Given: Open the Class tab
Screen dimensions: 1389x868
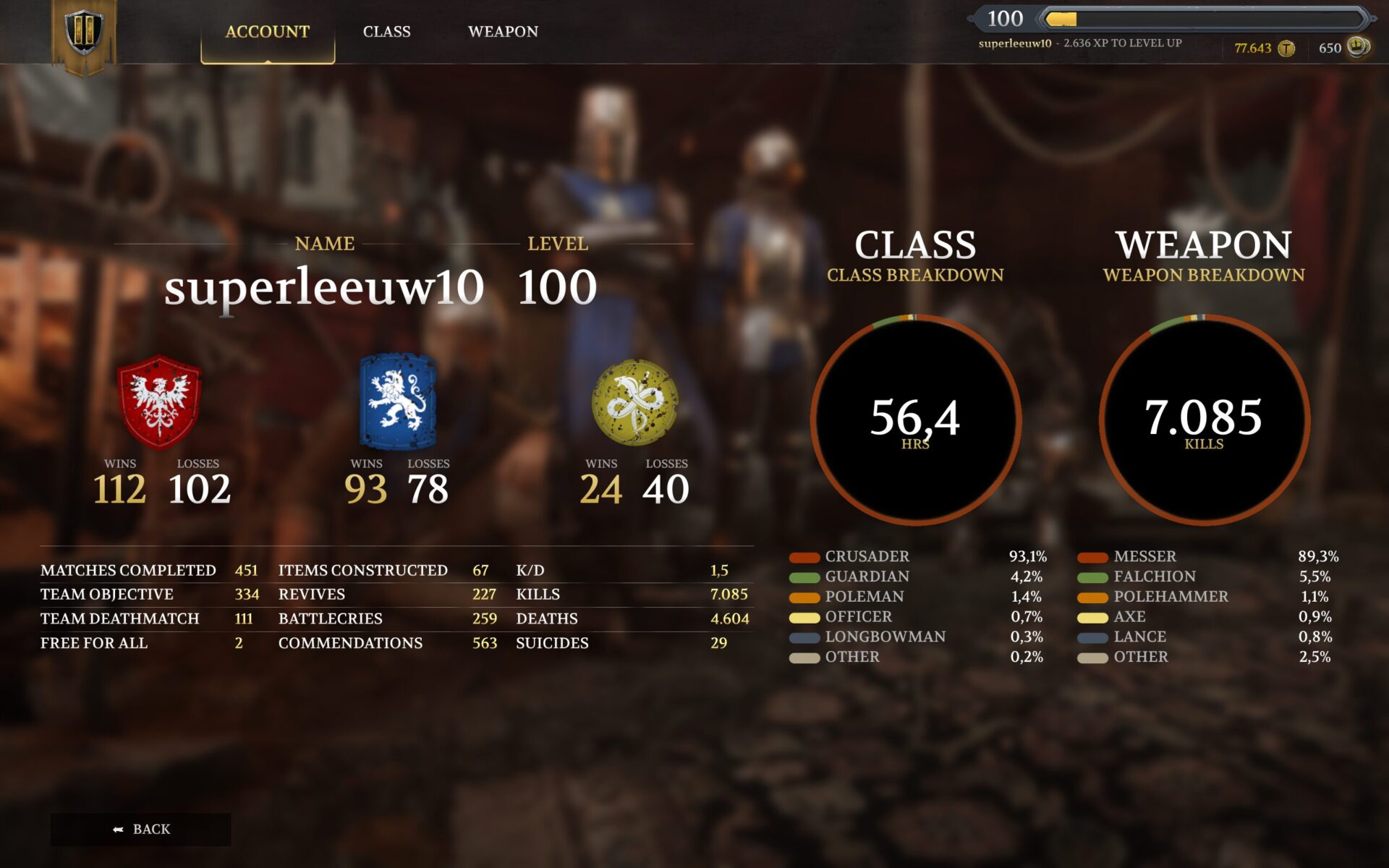Looking at the screenshot, I should tap(386, 32).
